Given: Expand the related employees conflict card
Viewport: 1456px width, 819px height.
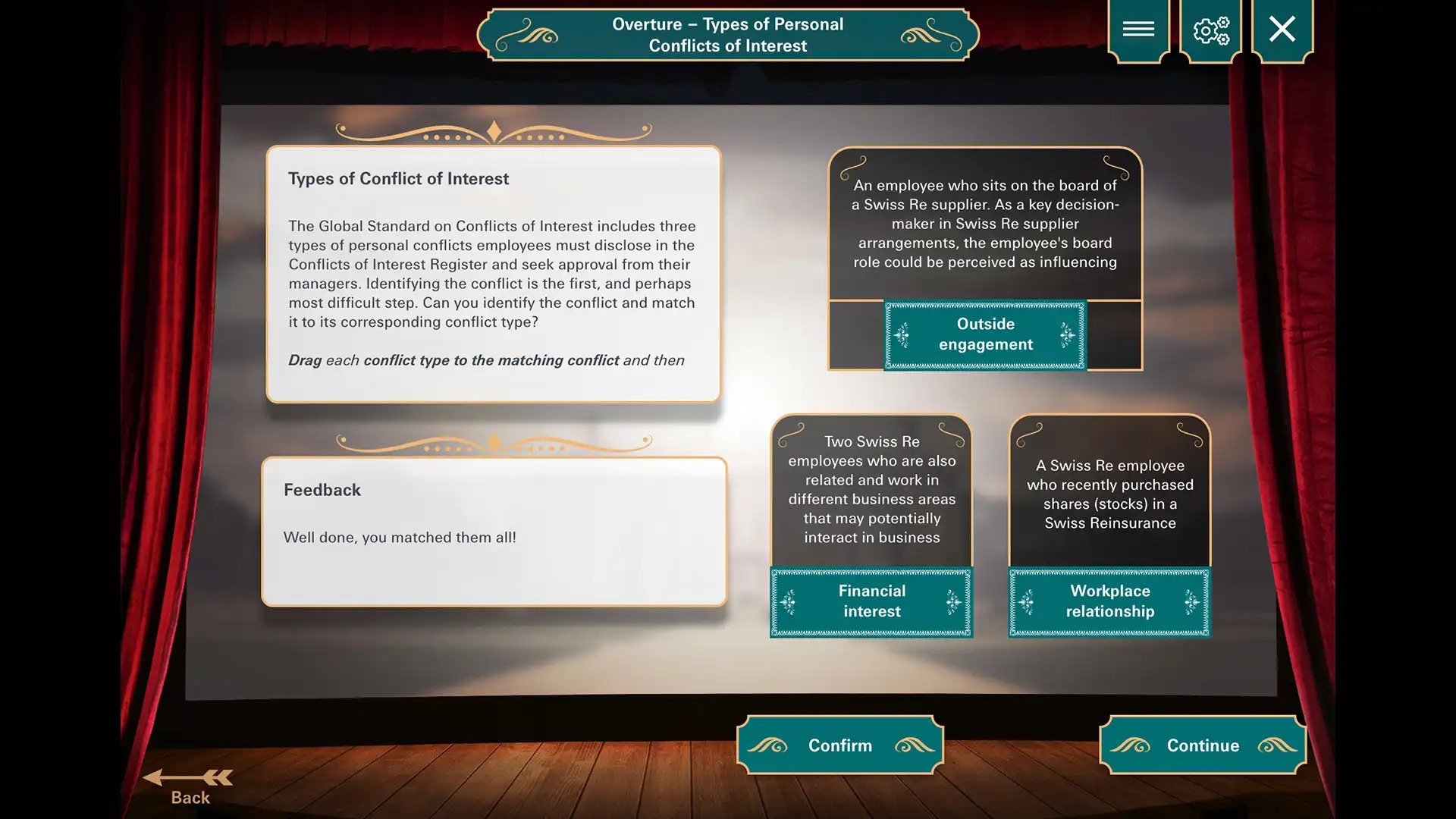Looking at the screenshot, I should point(871,489).
